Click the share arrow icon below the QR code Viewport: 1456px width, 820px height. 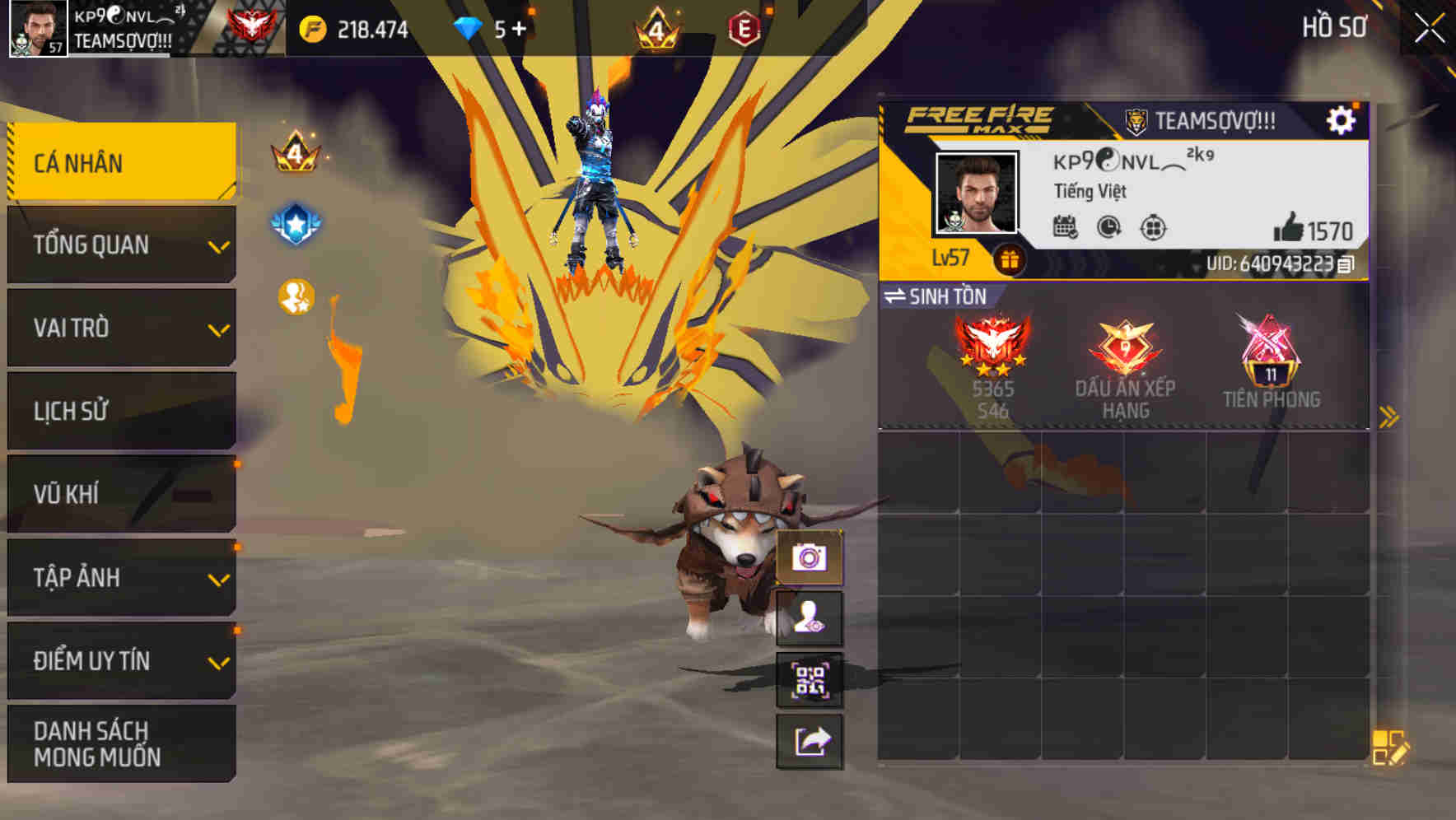(810, 742)
